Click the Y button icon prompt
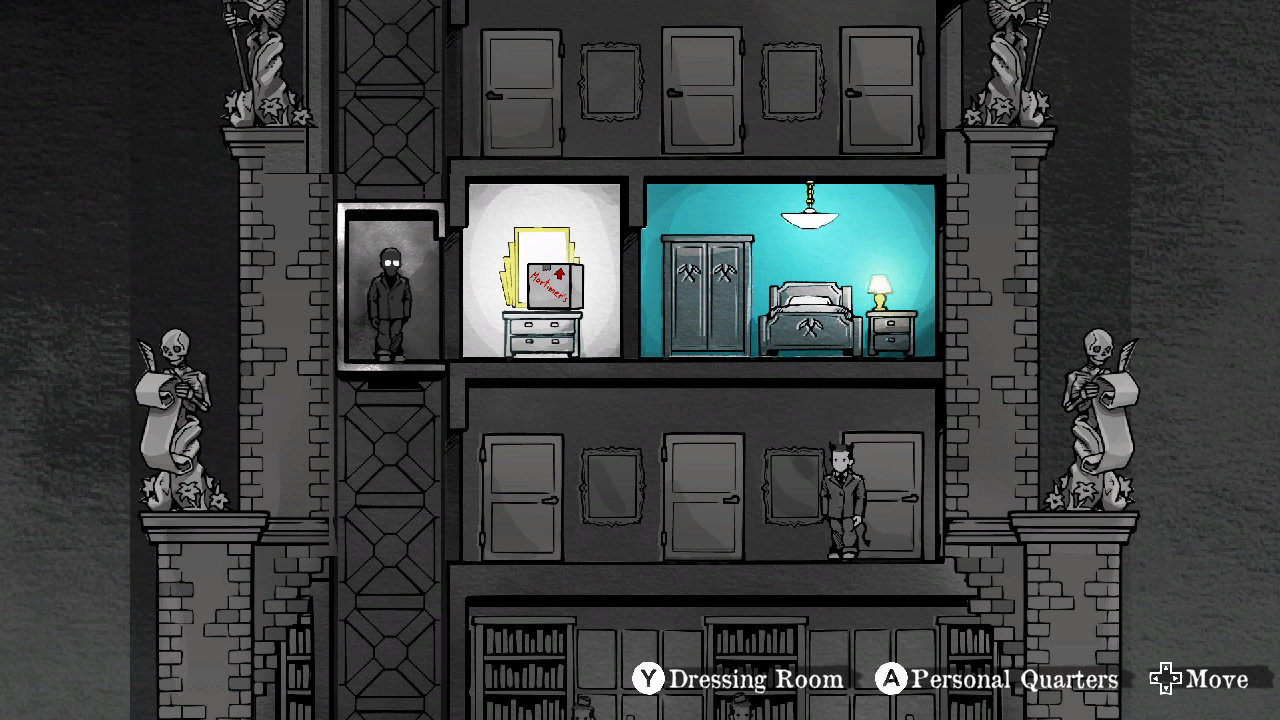Viewport: 1280px width, 720px height. click(648, 679)
